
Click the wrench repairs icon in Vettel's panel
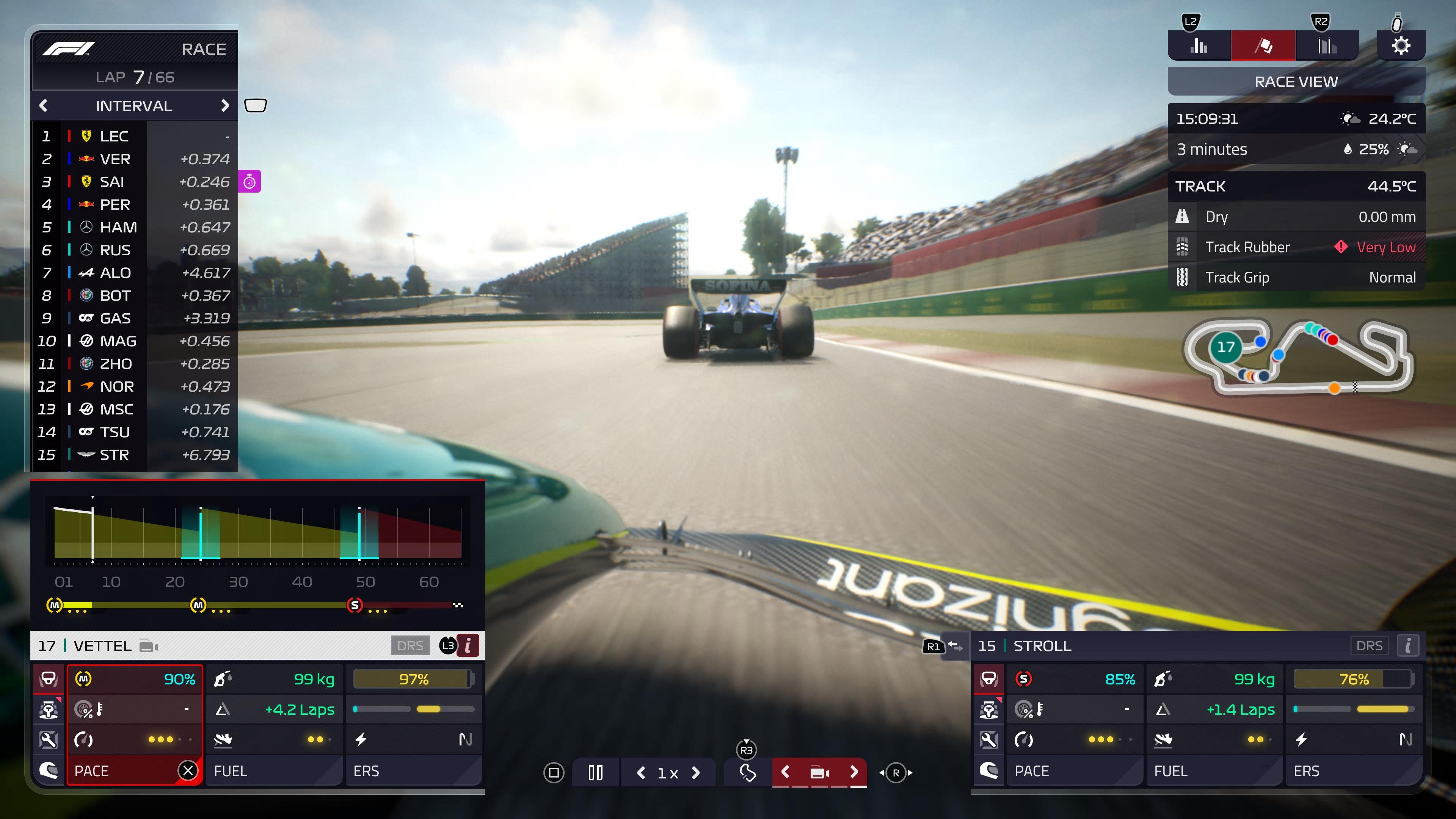tap(49, 739)
